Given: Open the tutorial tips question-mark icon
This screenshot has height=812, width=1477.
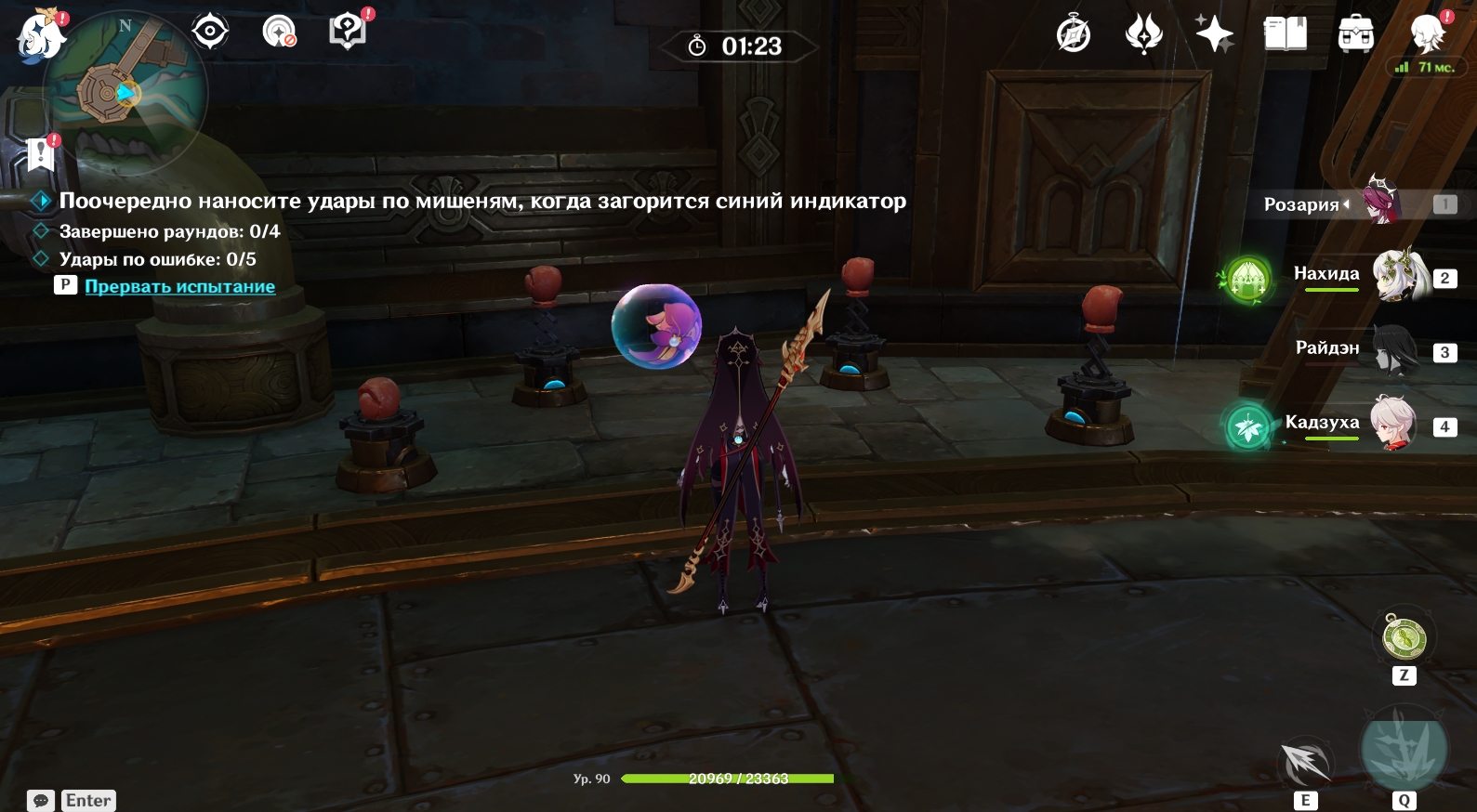Looking at the screenshot, I should coord(348,32).
